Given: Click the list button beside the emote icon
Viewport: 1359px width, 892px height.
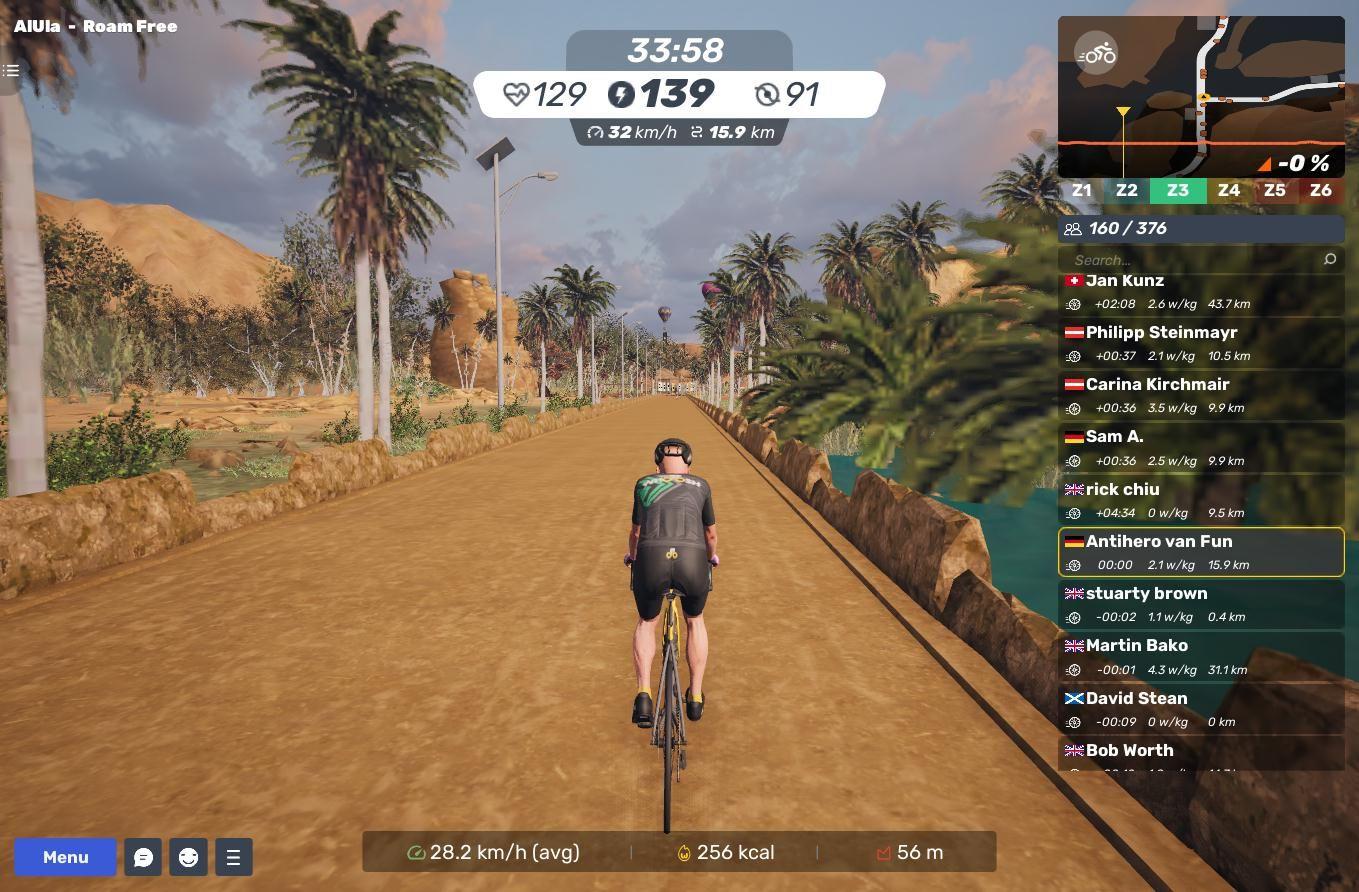Looking at the screenshot, I should tap(233, 857).
